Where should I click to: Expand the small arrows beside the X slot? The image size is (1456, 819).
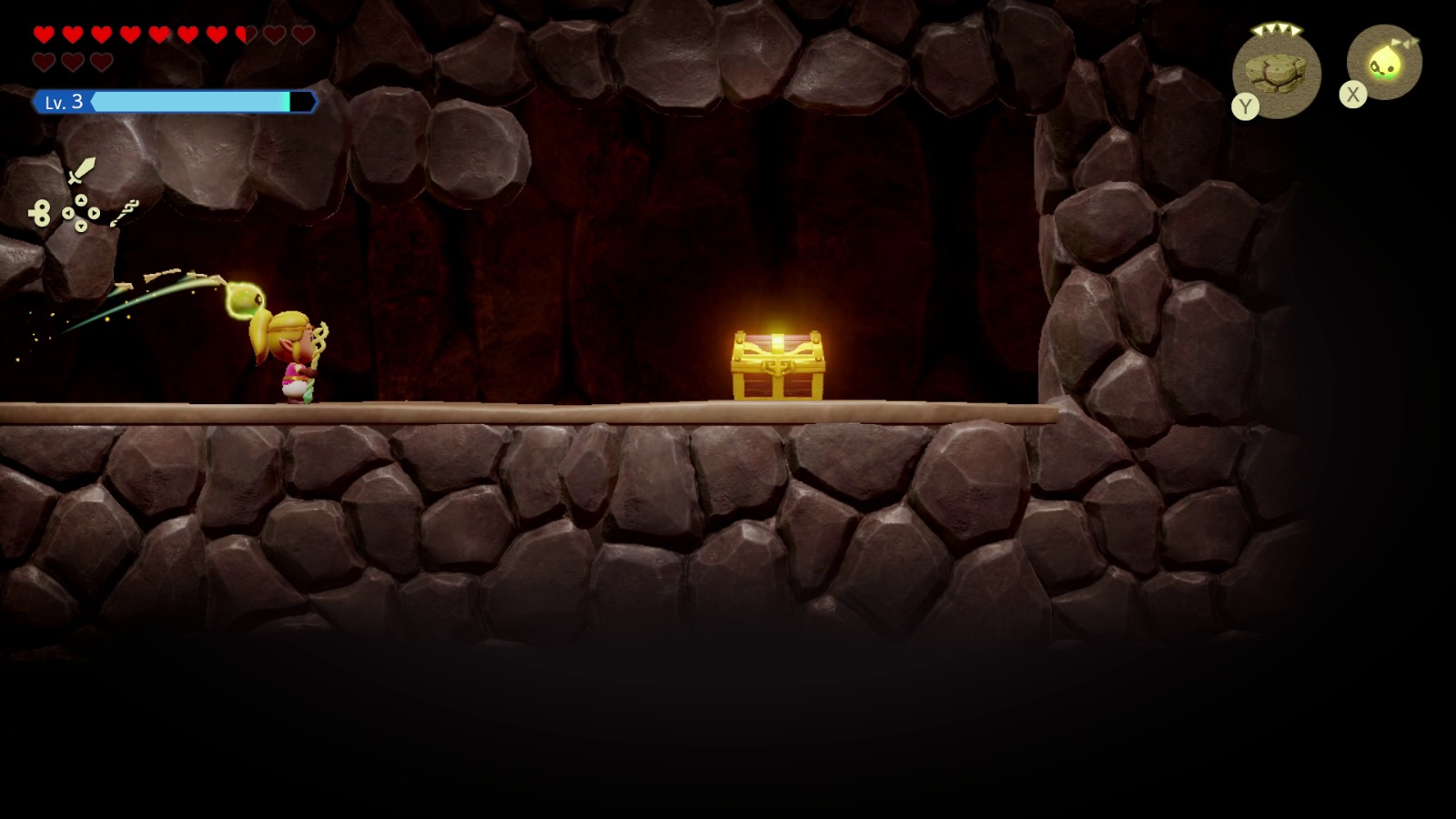point(1405,42)
